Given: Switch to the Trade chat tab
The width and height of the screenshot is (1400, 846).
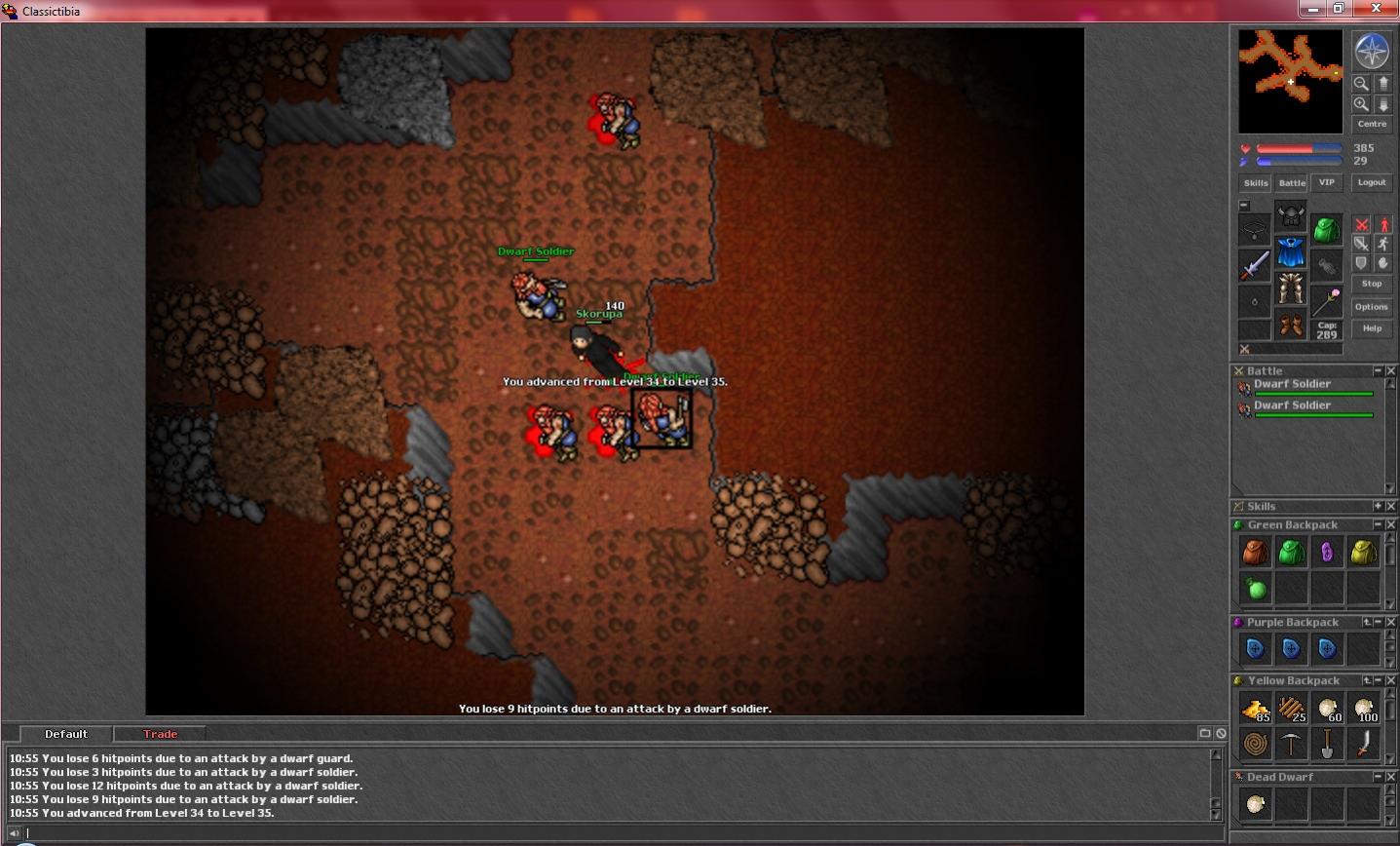Looking at the screenshot, I should pyautogui.click(x=160, y=734).
